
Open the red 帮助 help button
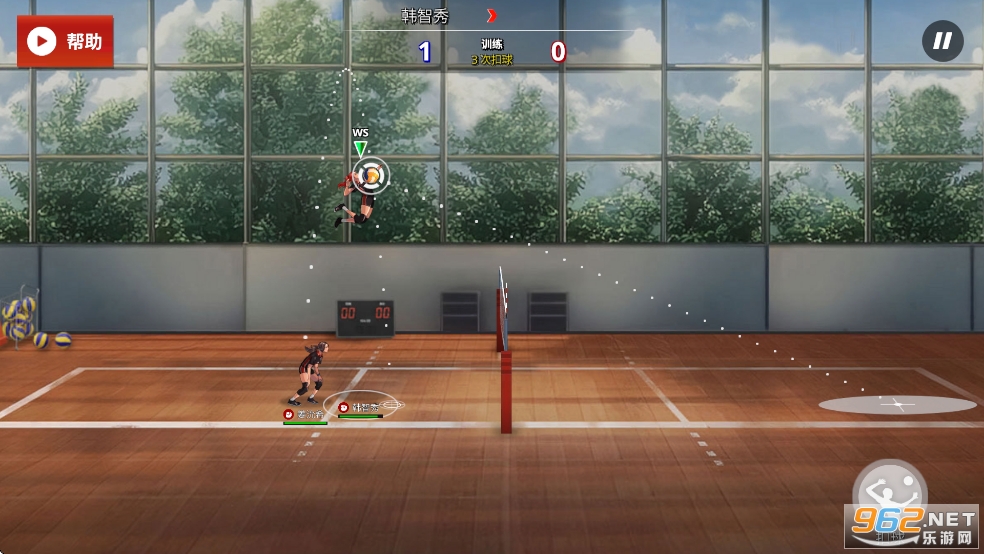click(65, 41)
